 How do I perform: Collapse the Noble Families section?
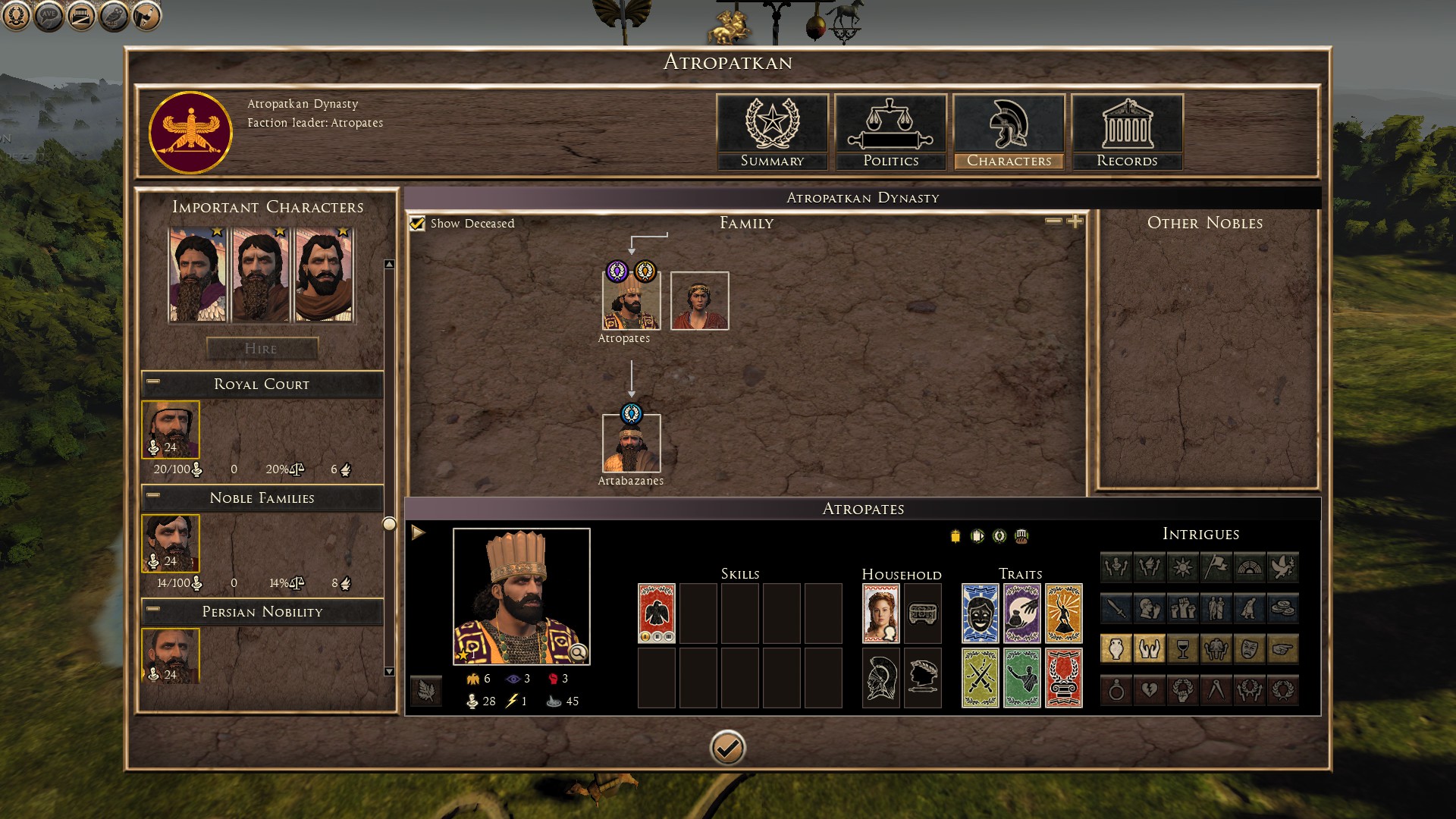click(153, 496)
